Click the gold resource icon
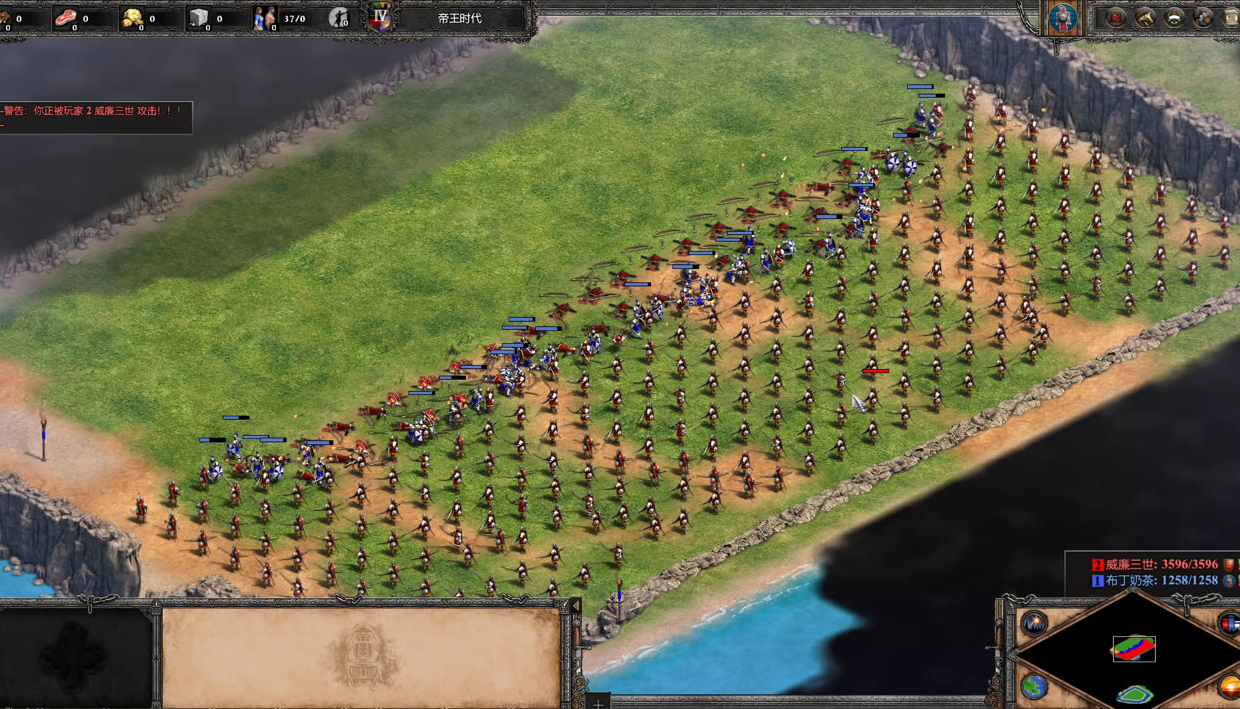 coord(132,17)
